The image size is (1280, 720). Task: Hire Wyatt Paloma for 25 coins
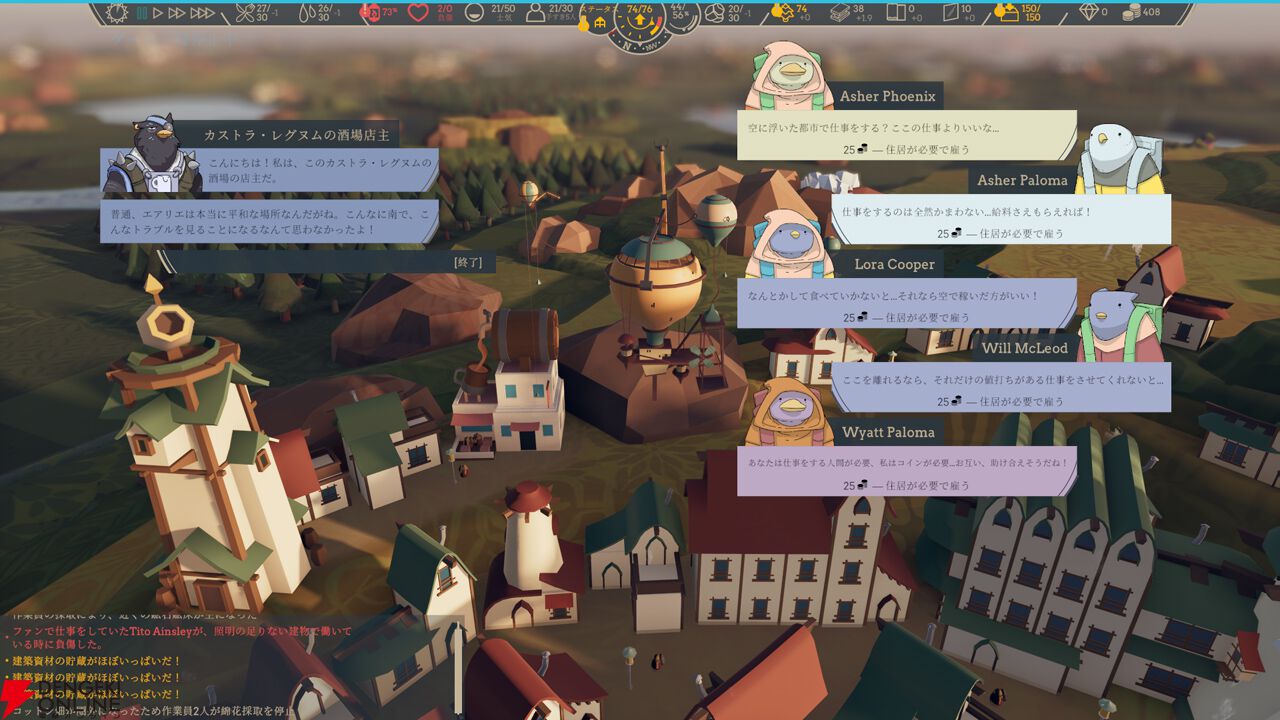(906, 485)
